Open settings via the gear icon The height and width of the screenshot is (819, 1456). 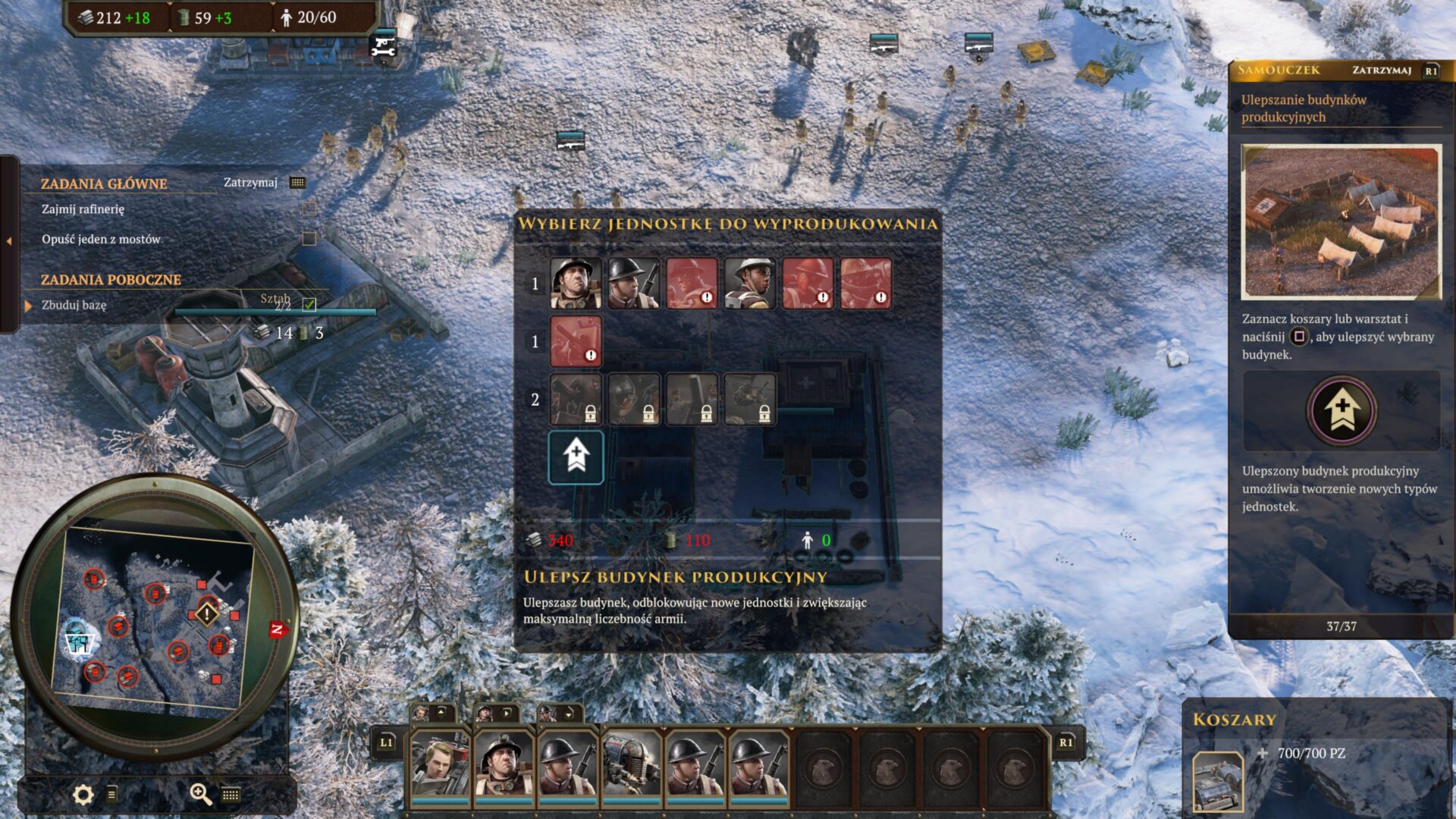83,794
